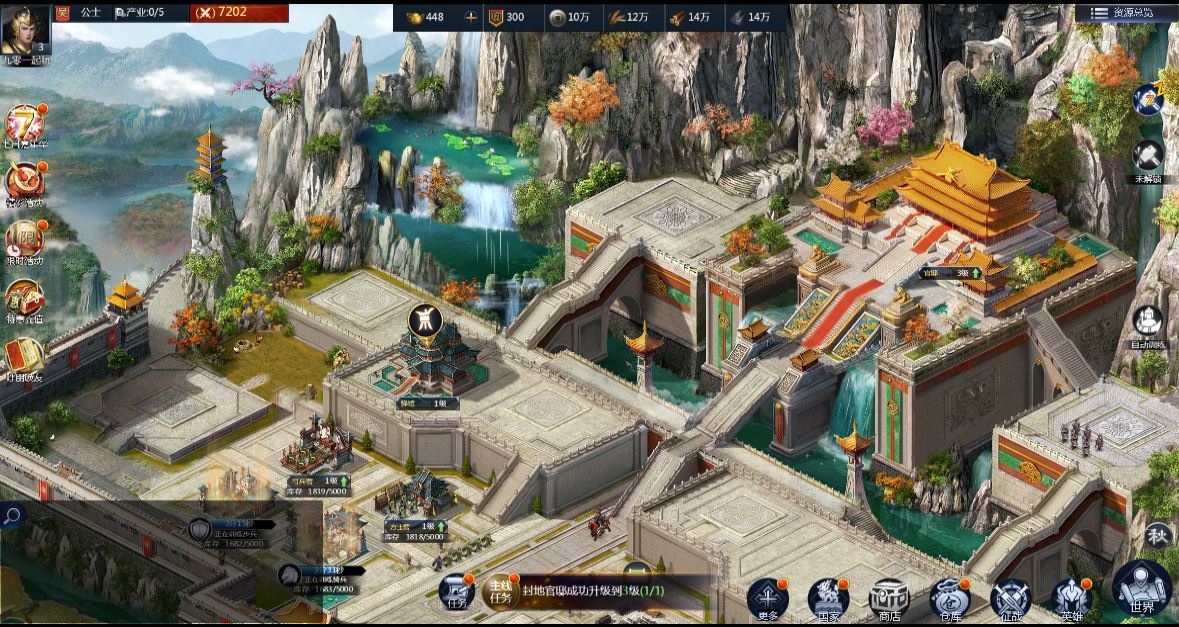Open the 限时活动 limited-time event
Image resolution: width=1179 pixels, height=627 pixels.
tap(24, 239)
